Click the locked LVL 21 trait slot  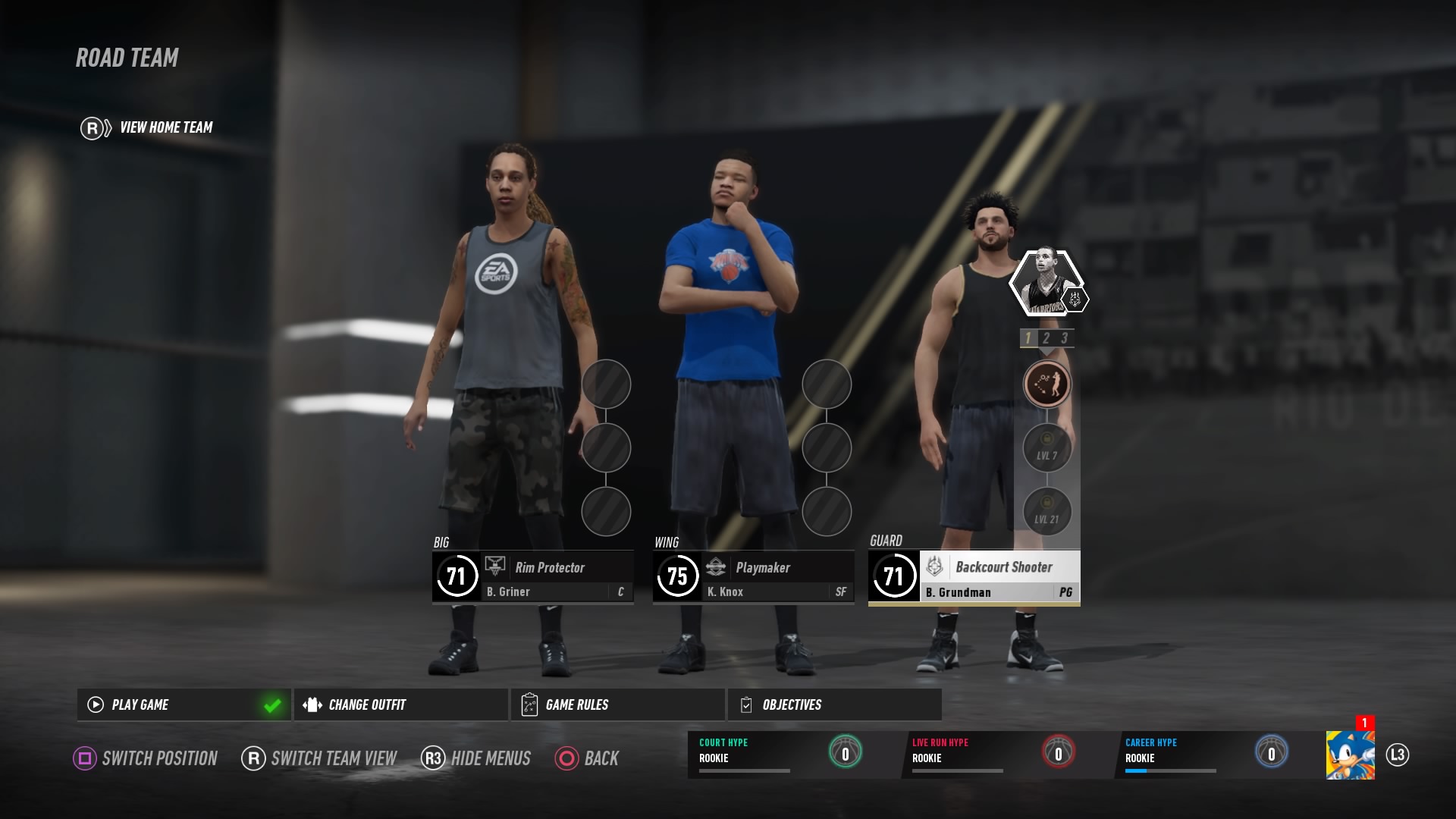pyautogui.click(x=1047, y=511)
